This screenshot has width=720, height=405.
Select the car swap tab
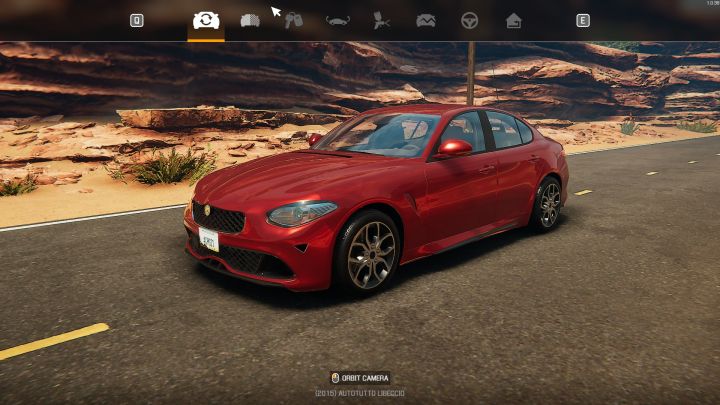206,20
